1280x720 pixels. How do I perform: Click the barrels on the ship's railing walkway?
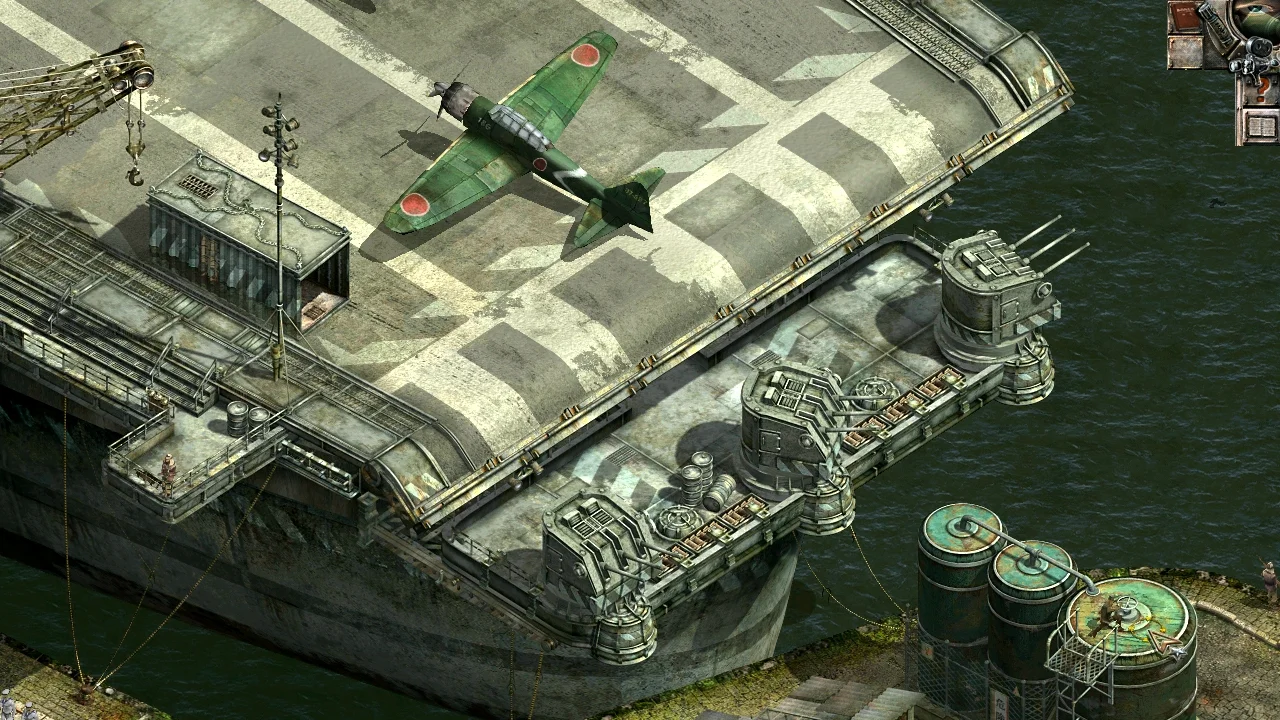pyautogui.click(x=246, y=415)
